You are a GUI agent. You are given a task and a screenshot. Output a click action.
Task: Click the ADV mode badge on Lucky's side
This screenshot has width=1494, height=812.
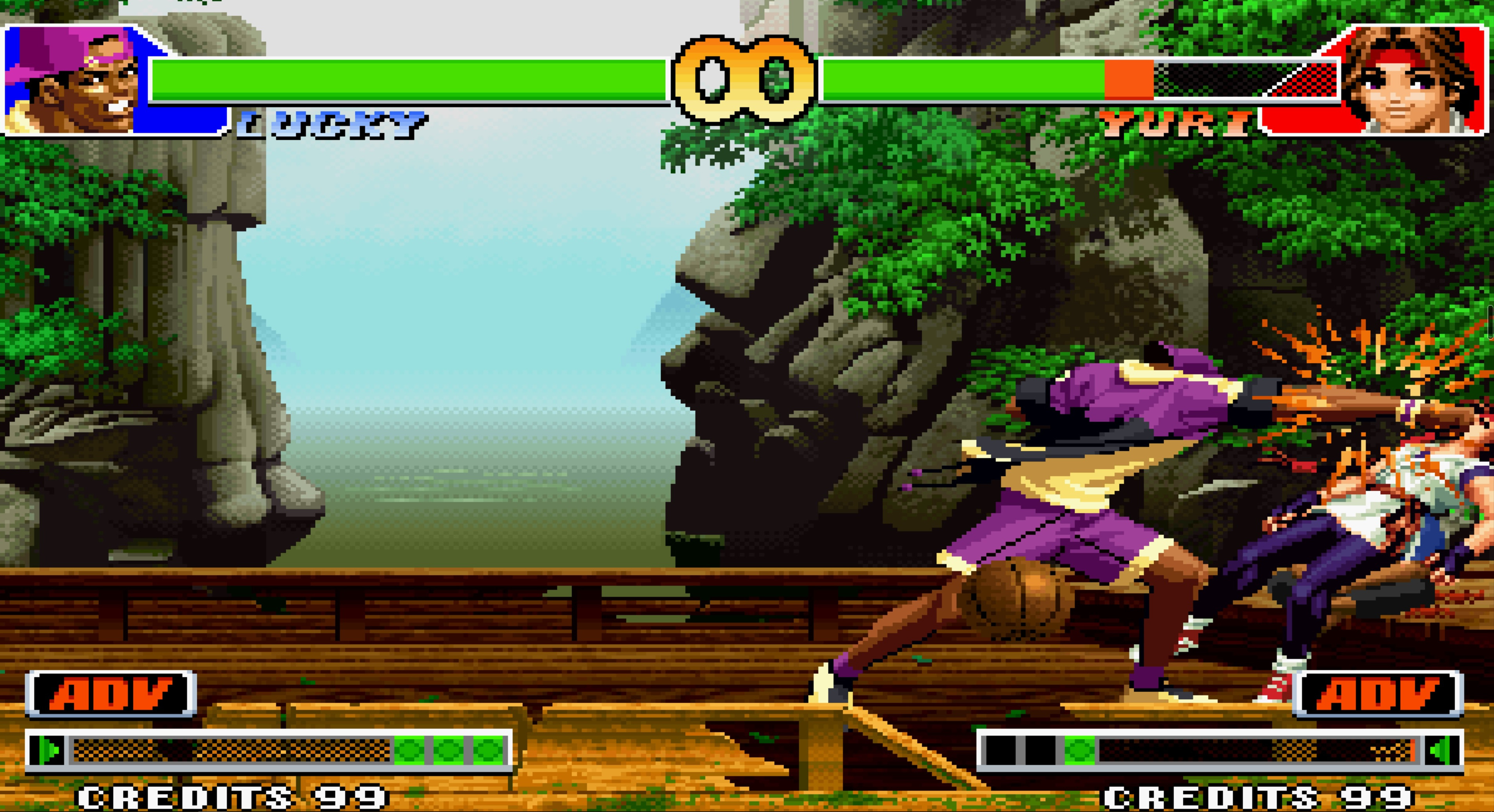coord(110,694)
